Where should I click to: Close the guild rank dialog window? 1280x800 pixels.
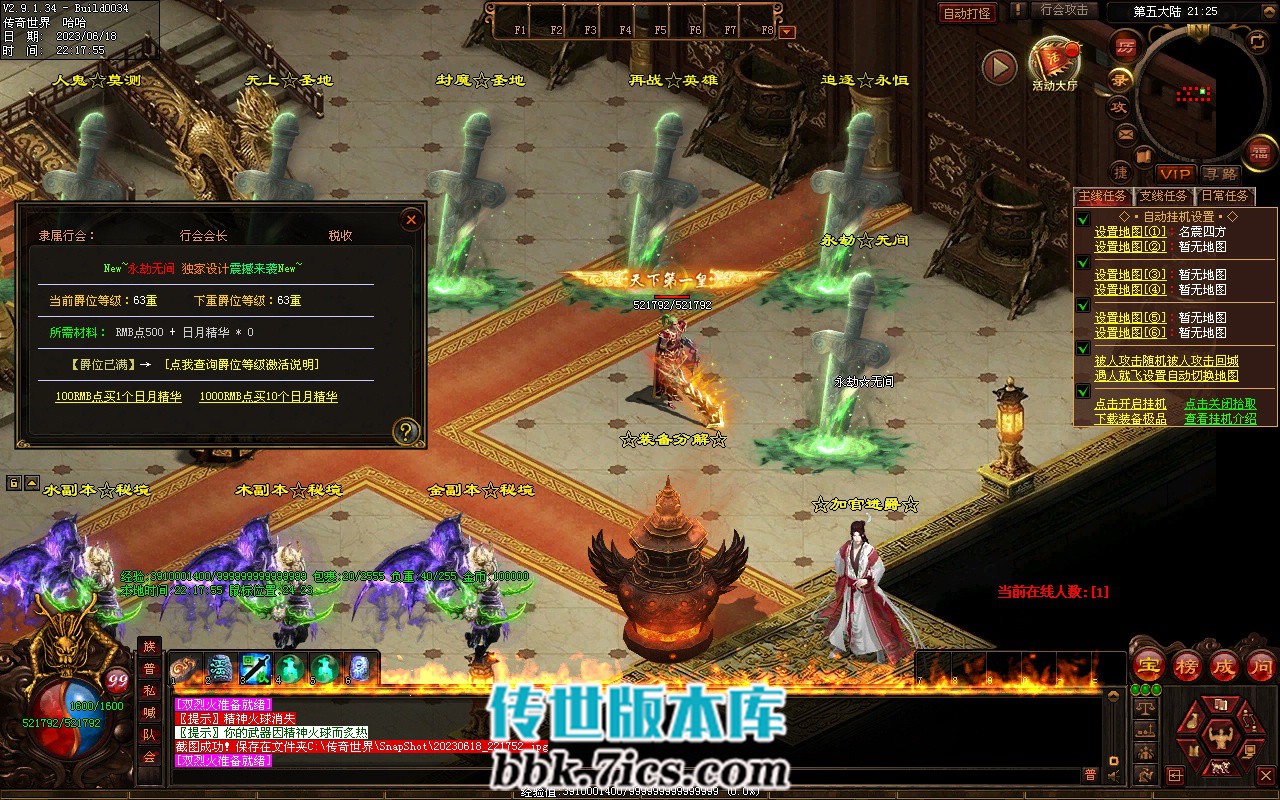410,220
